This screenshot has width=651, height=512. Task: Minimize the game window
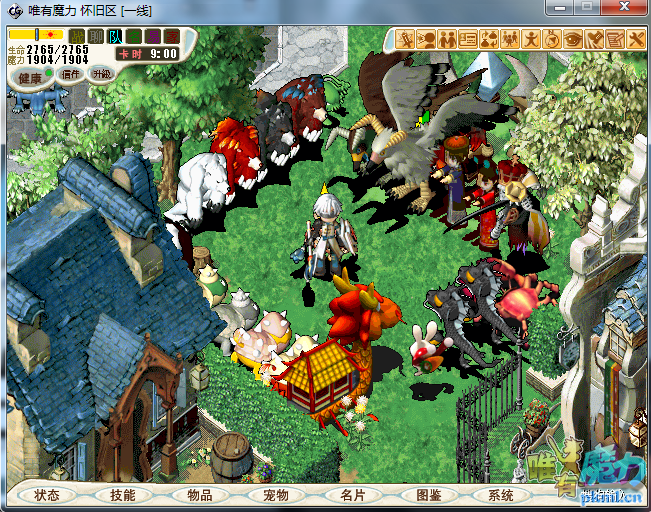pos(560,8)
